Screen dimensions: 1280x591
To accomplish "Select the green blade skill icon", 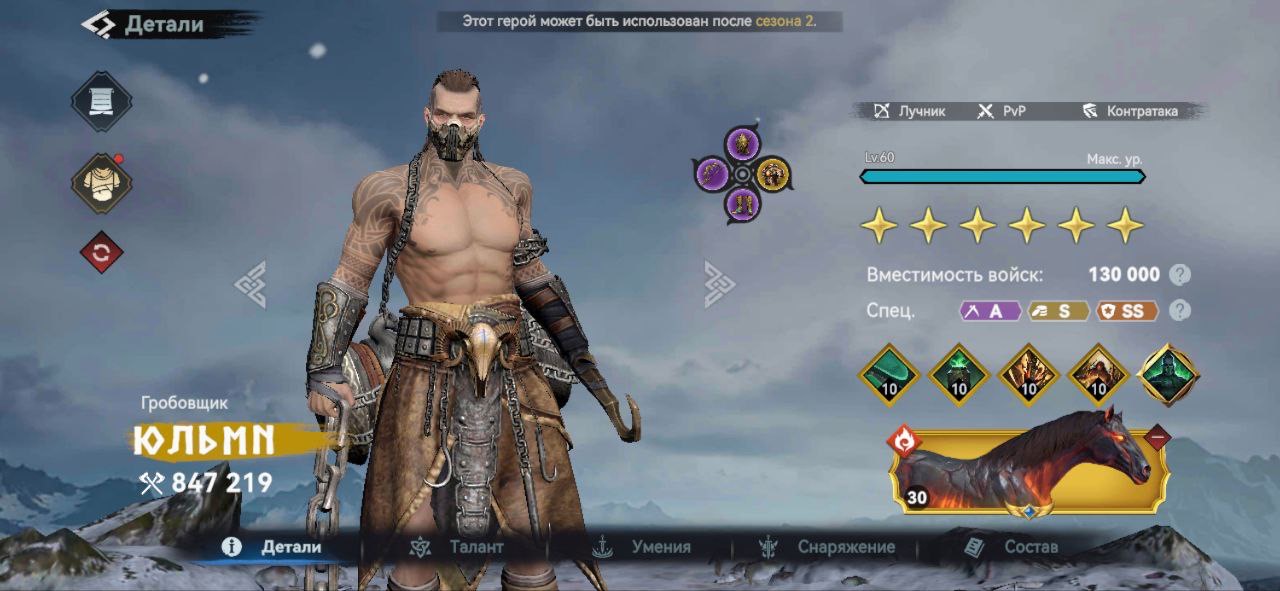I will pos(889,375).
